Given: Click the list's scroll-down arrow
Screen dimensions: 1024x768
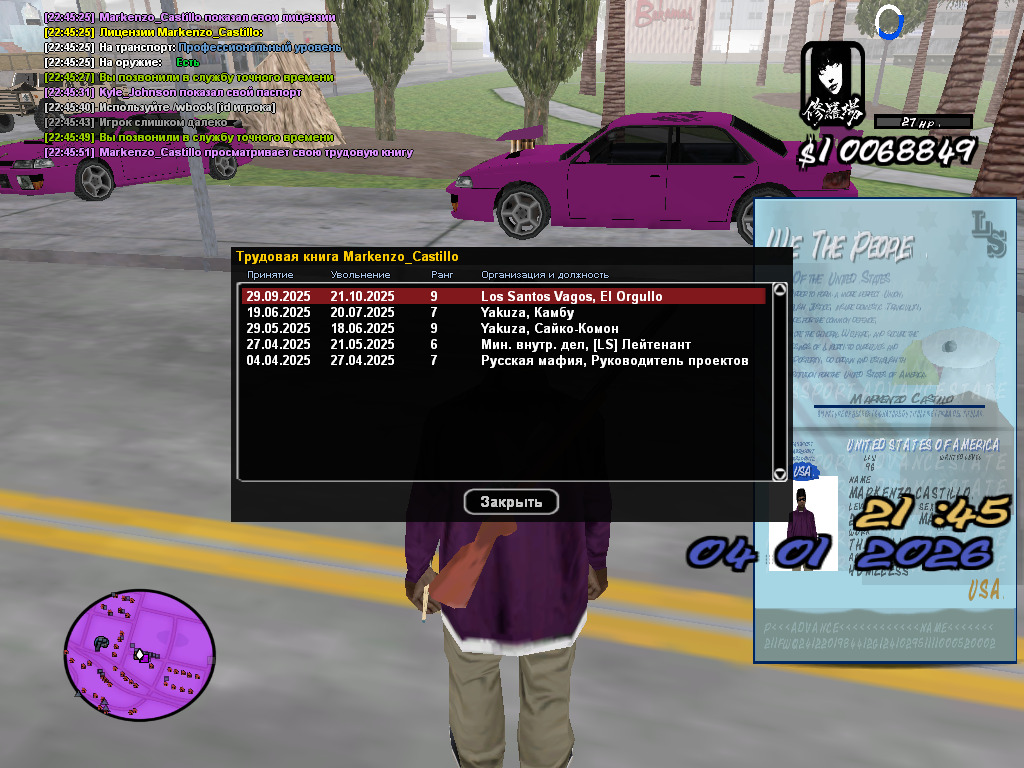Looking at the screenshot, I should (x=780, y=474).
